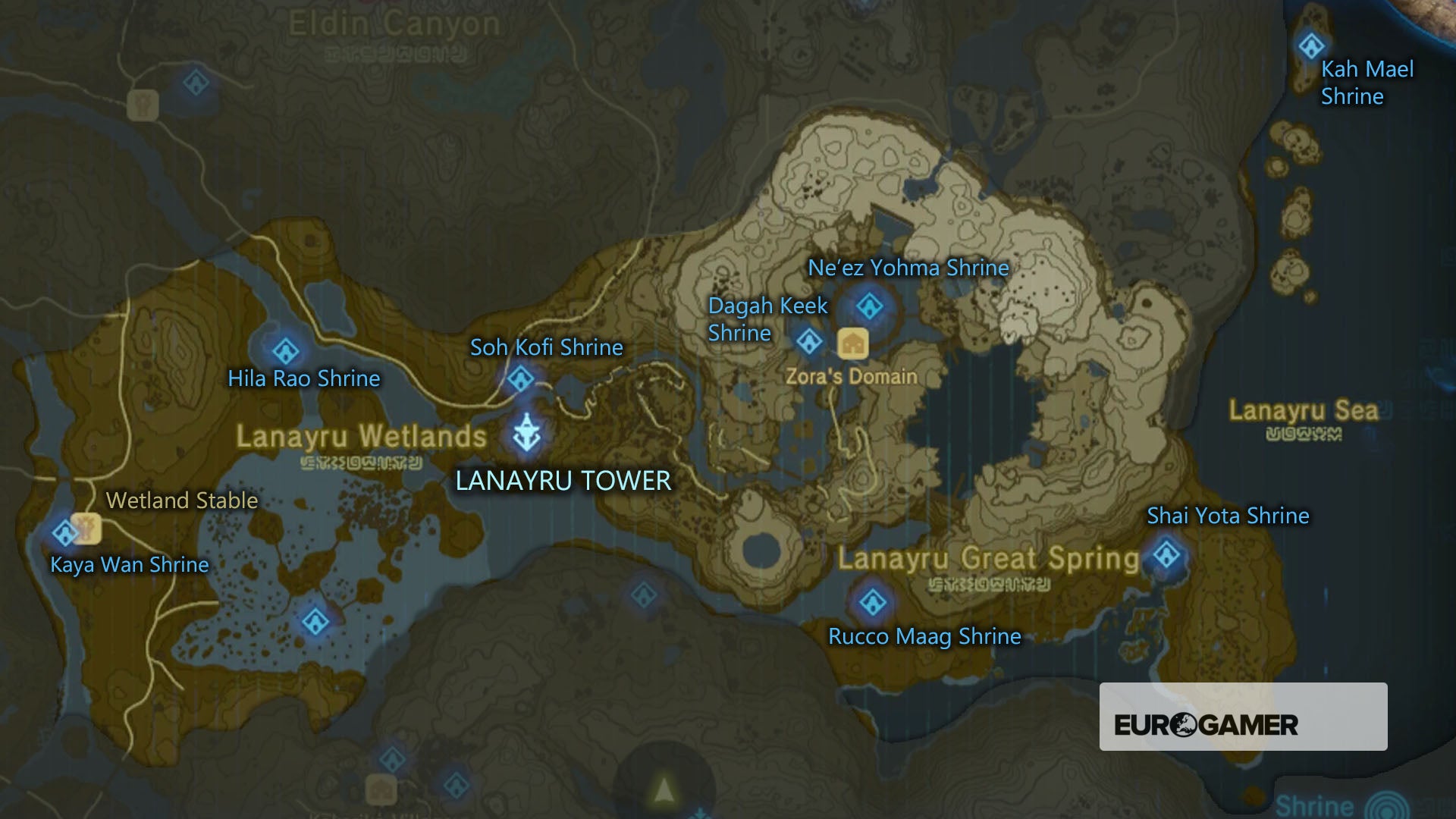Screen dimensions: 1456x819
Task: Click the stable icon near Eldin Canyon
Action: (x=142, y=104)
